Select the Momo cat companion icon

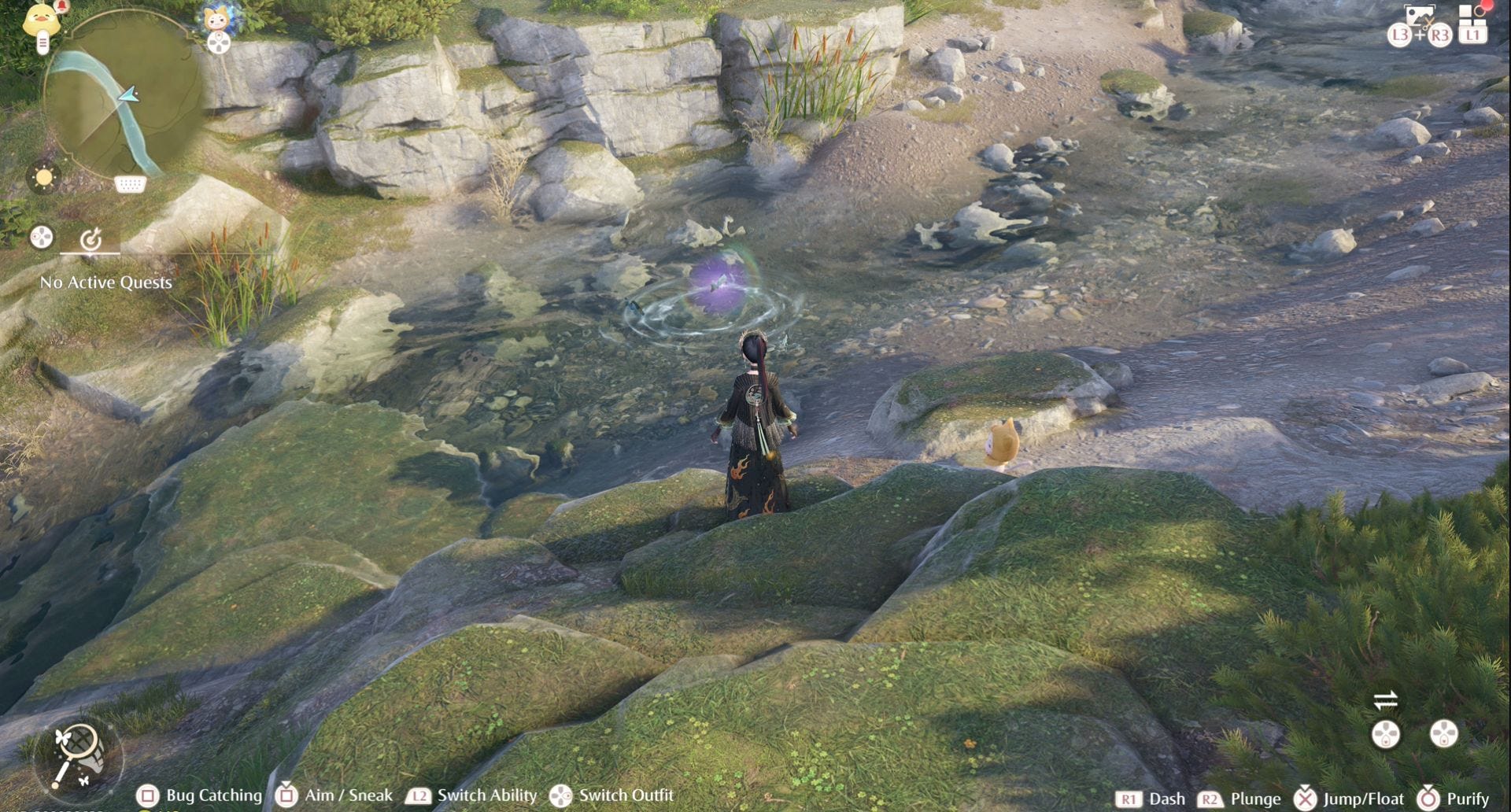(217, 19)
